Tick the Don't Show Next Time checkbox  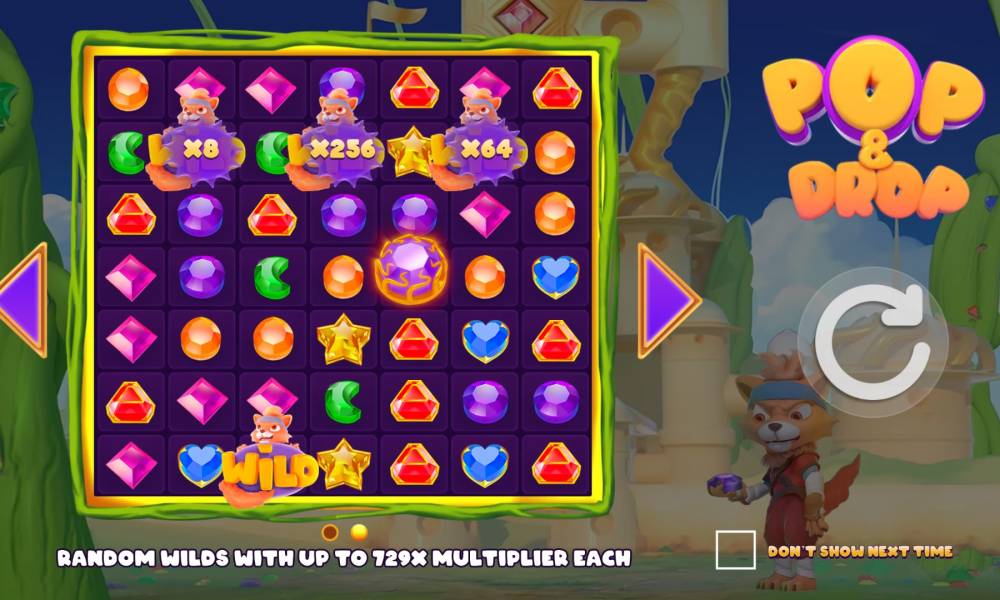point(735,550)
